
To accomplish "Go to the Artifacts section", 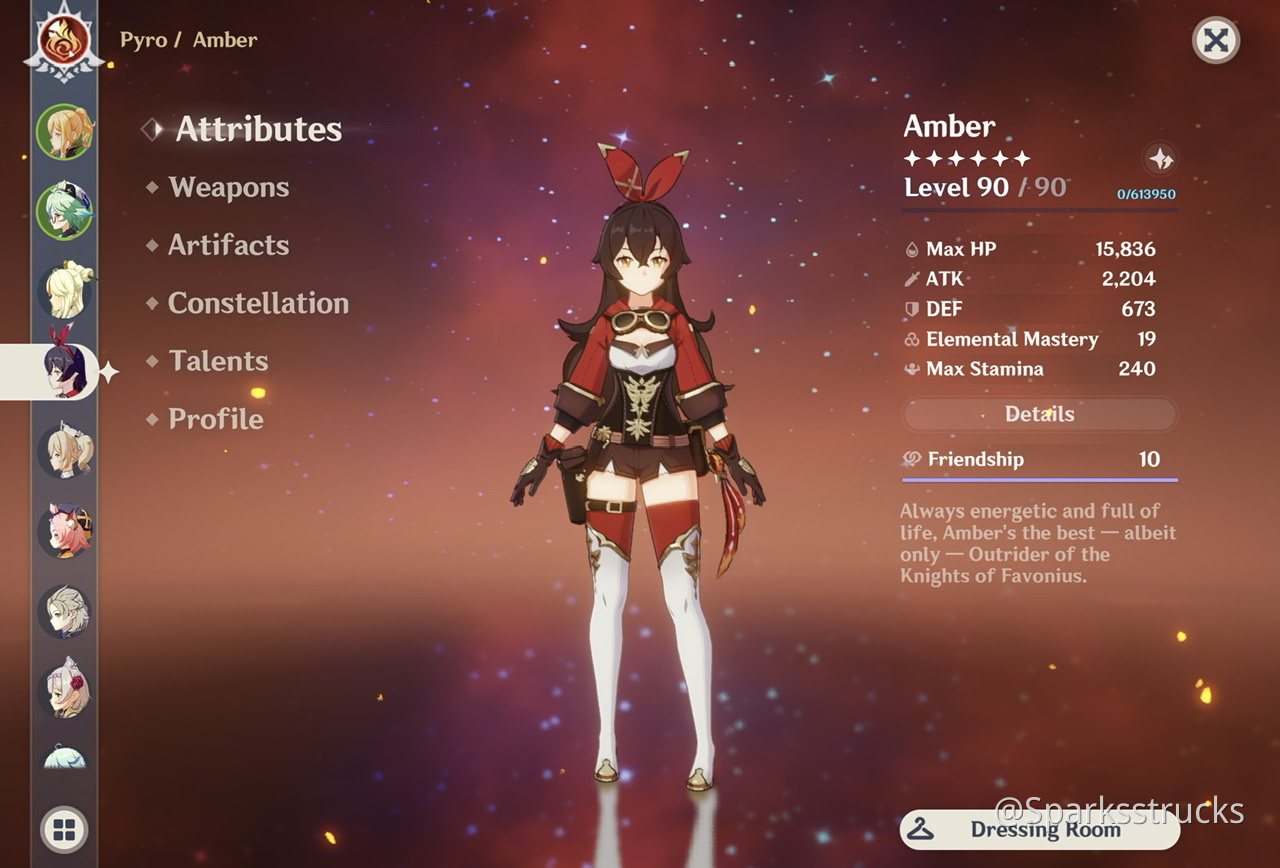I will (x=228, y=246).
